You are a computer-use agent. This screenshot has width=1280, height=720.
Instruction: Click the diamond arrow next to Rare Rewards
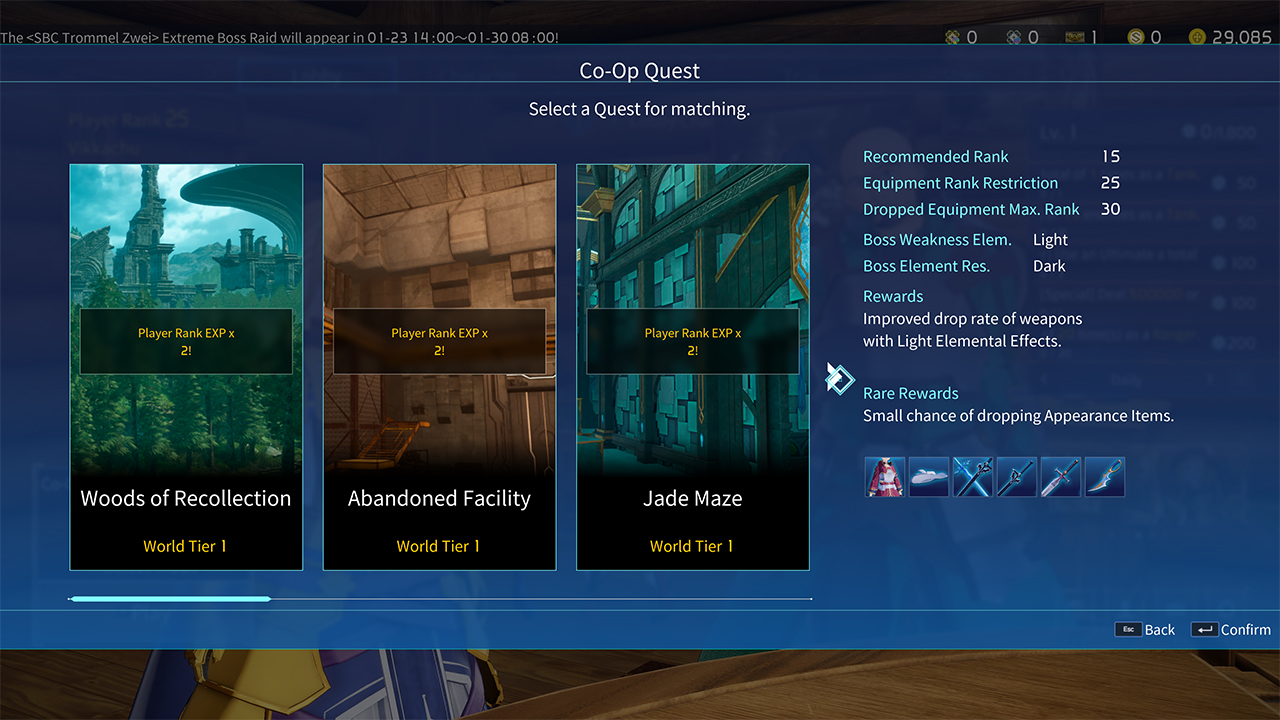(840, 379)
